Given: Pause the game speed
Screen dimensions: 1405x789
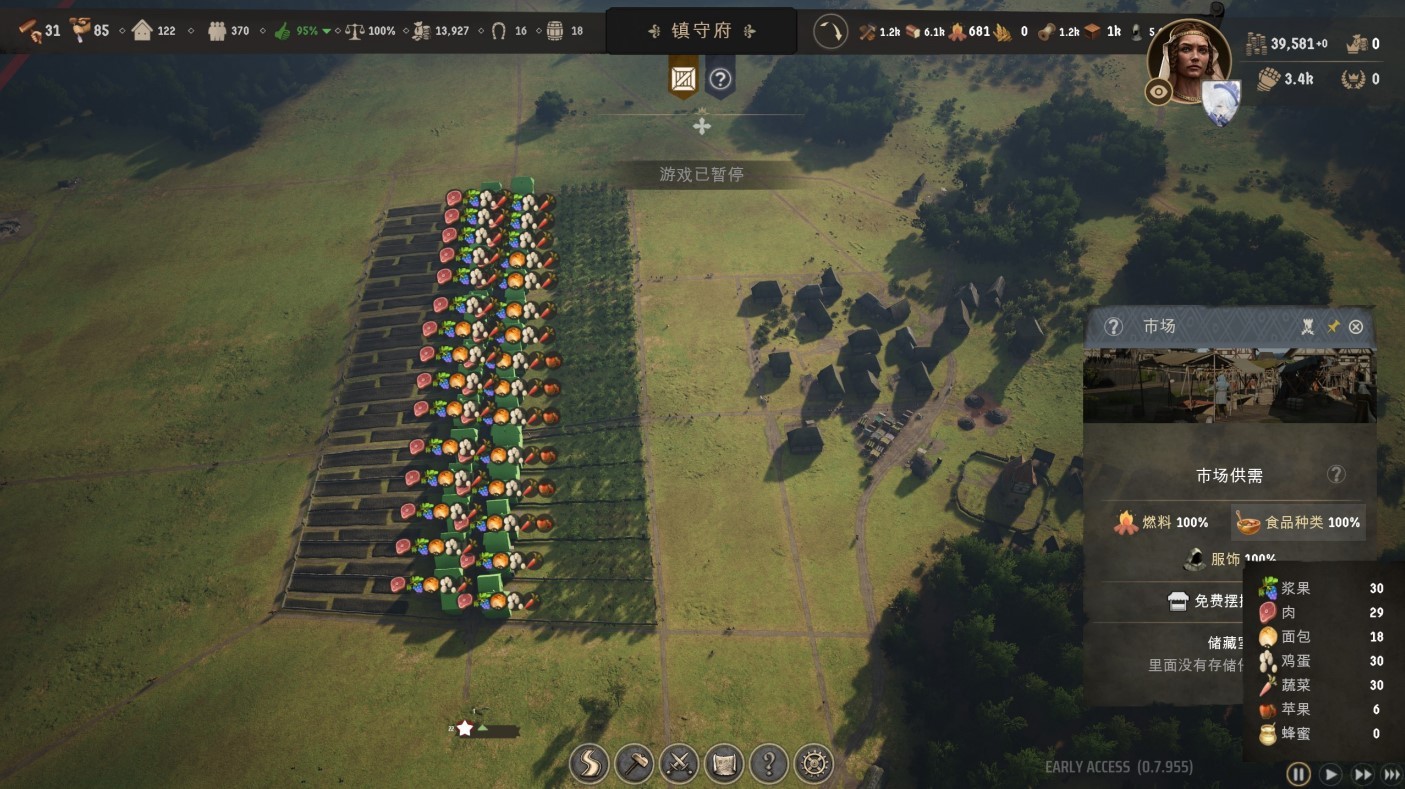Looking at the screenshot, I should [x=1298, y=773].
